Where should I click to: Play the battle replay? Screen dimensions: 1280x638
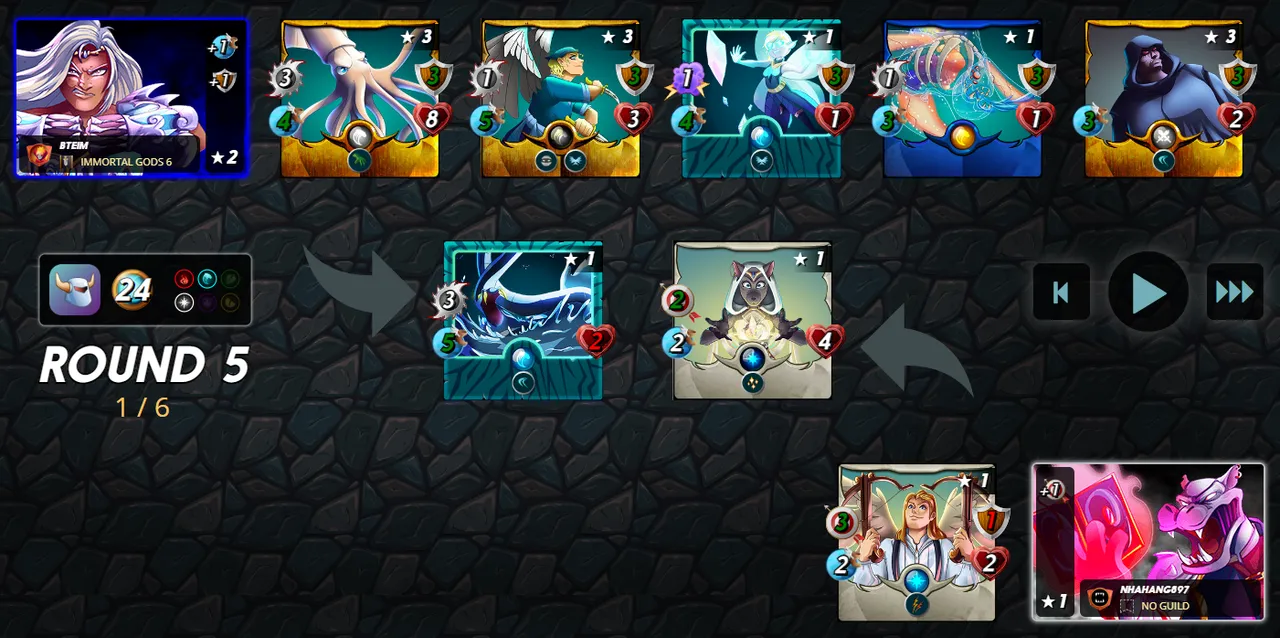click(x=1148, y=292)
